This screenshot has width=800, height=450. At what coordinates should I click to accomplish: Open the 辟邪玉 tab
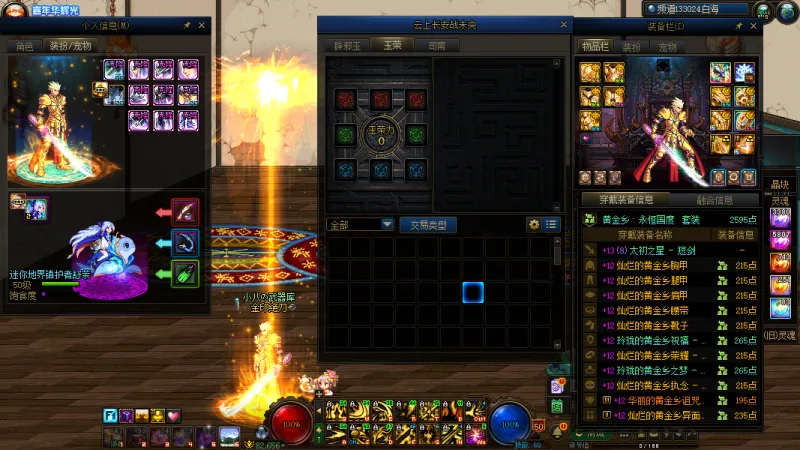(346, 46)
